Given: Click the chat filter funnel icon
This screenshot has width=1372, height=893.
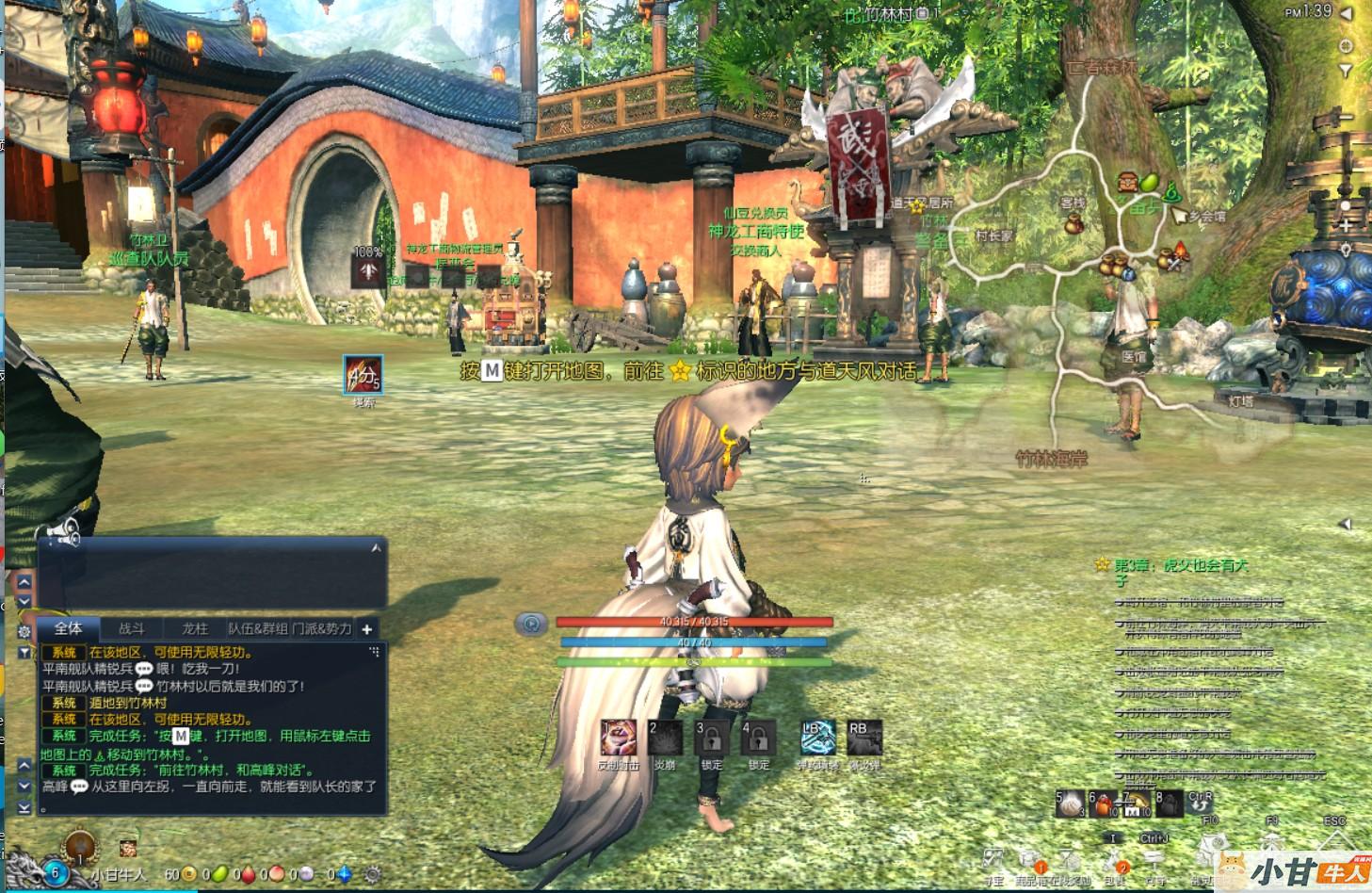Looking at the screenshot, I should [x=24, y=652].
